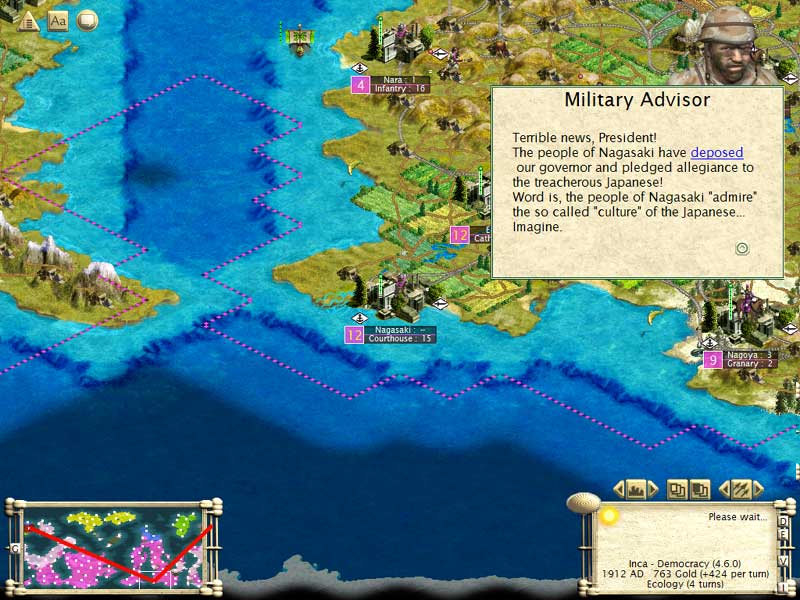800x600 pixels.
Task: Click the city skyline button
Action: coord(636,489)
